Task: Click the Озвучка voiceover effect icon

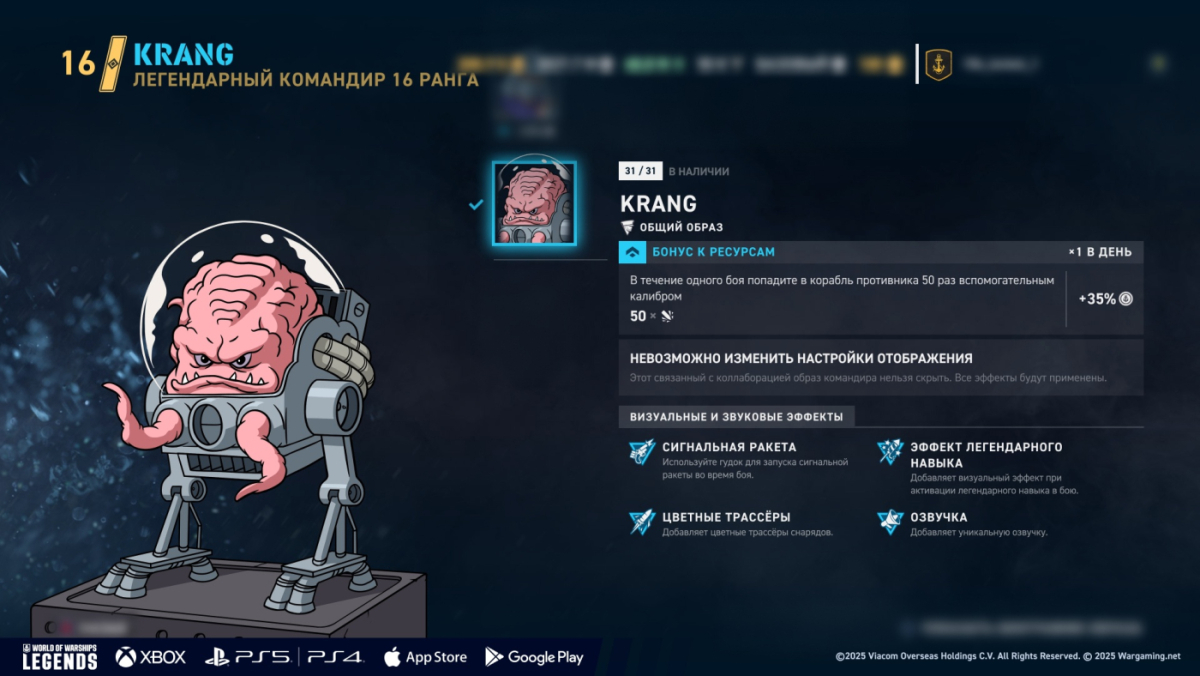Action: click(890, 522)
